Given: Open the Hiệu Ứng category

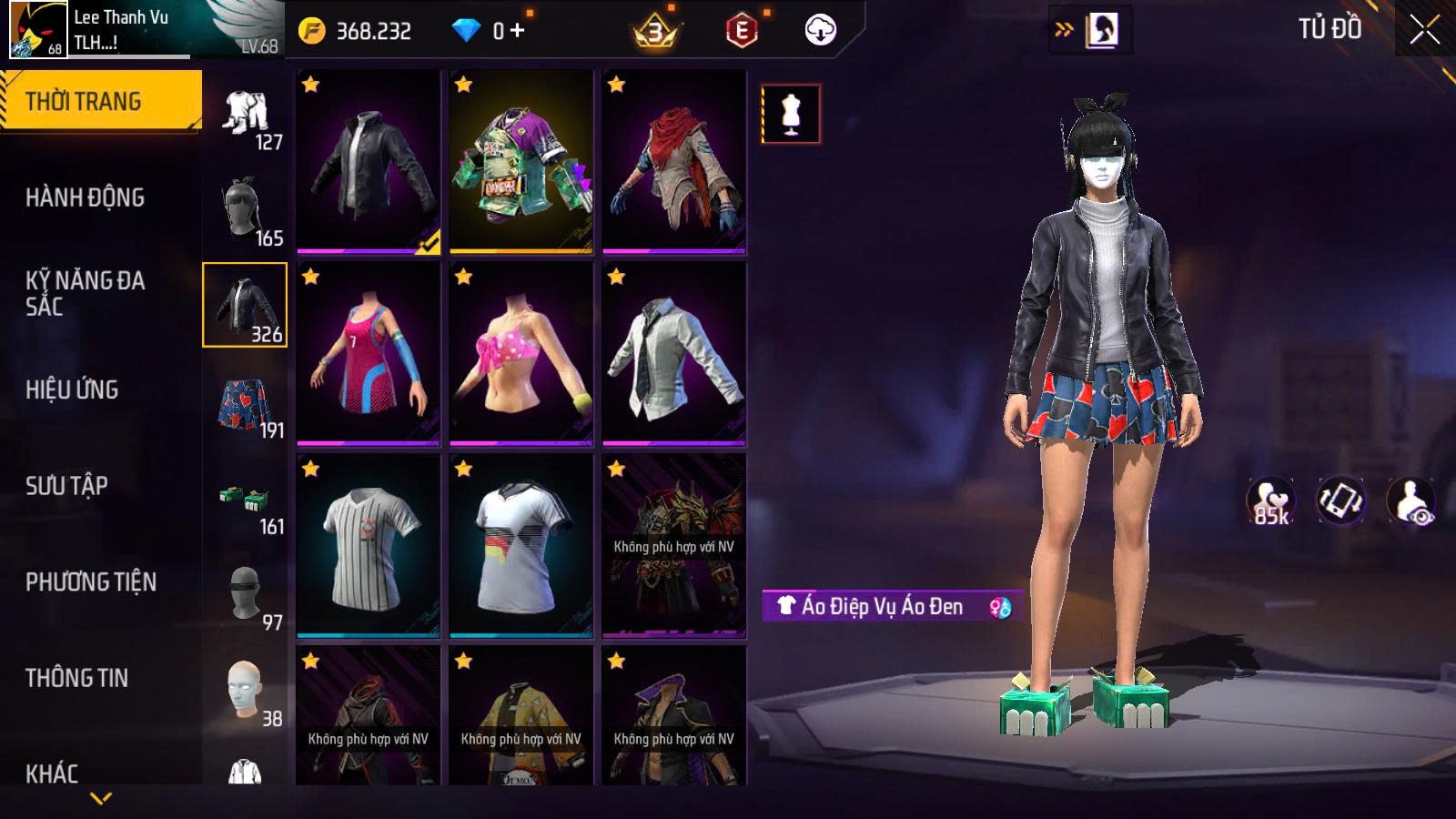Looking at the screenshot, I should click(x=72, y=389).
